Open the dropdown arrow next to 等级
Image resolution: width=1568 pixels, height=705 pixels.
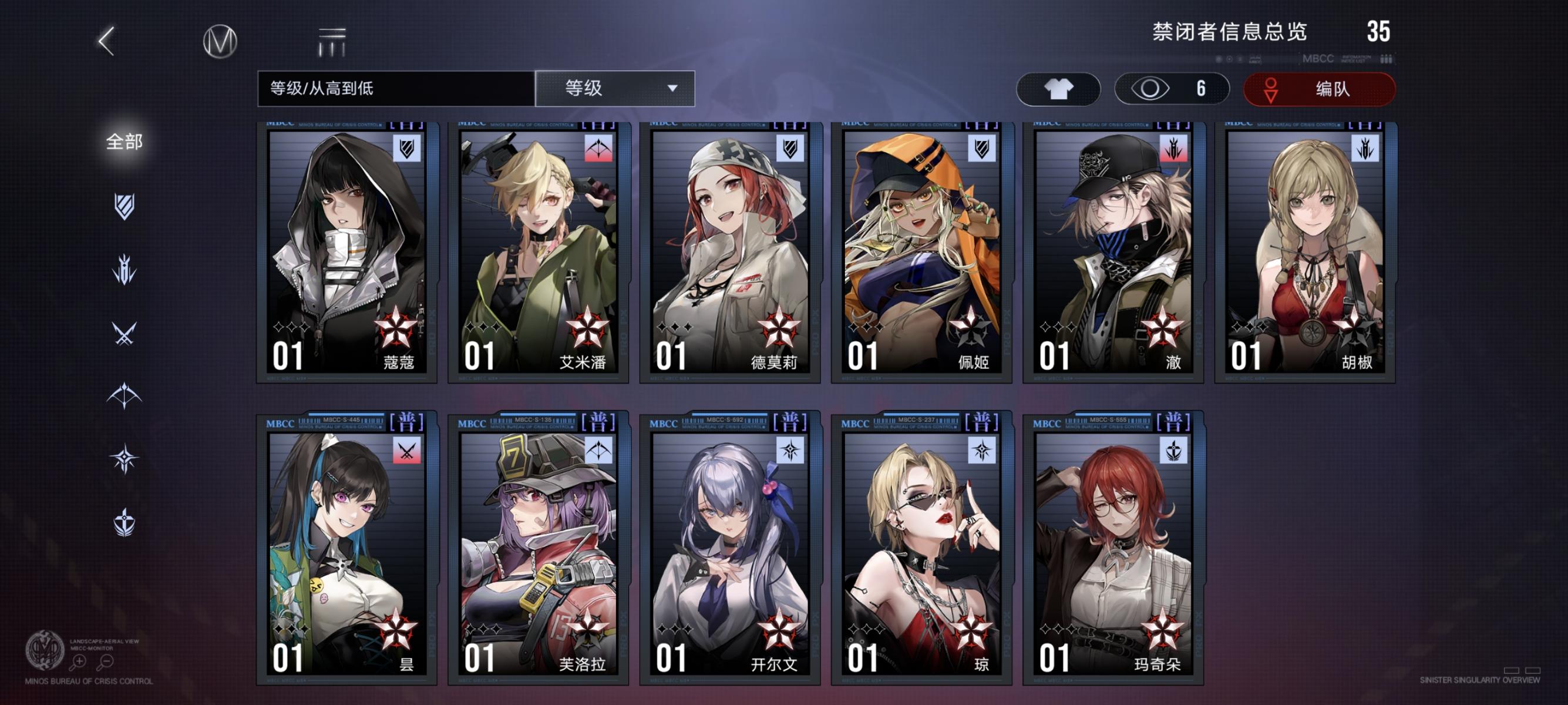tap(672, 89)
